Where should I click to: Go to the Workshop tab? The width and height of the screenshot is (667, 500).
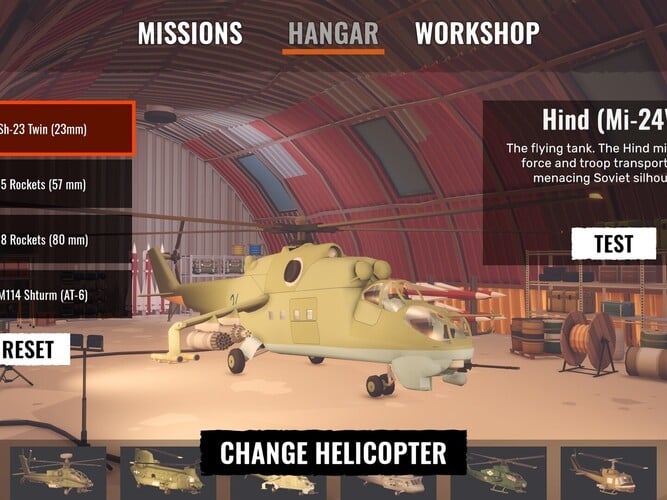click(477, 33)
